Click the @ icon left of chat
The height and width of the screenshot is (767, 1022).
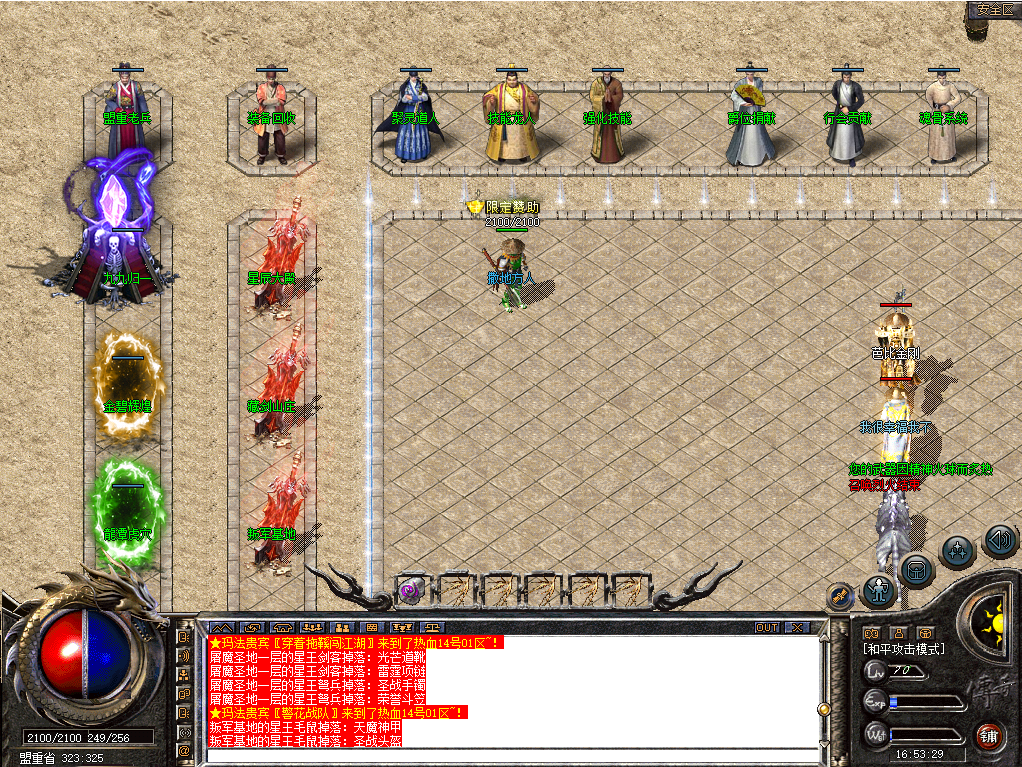185,749
